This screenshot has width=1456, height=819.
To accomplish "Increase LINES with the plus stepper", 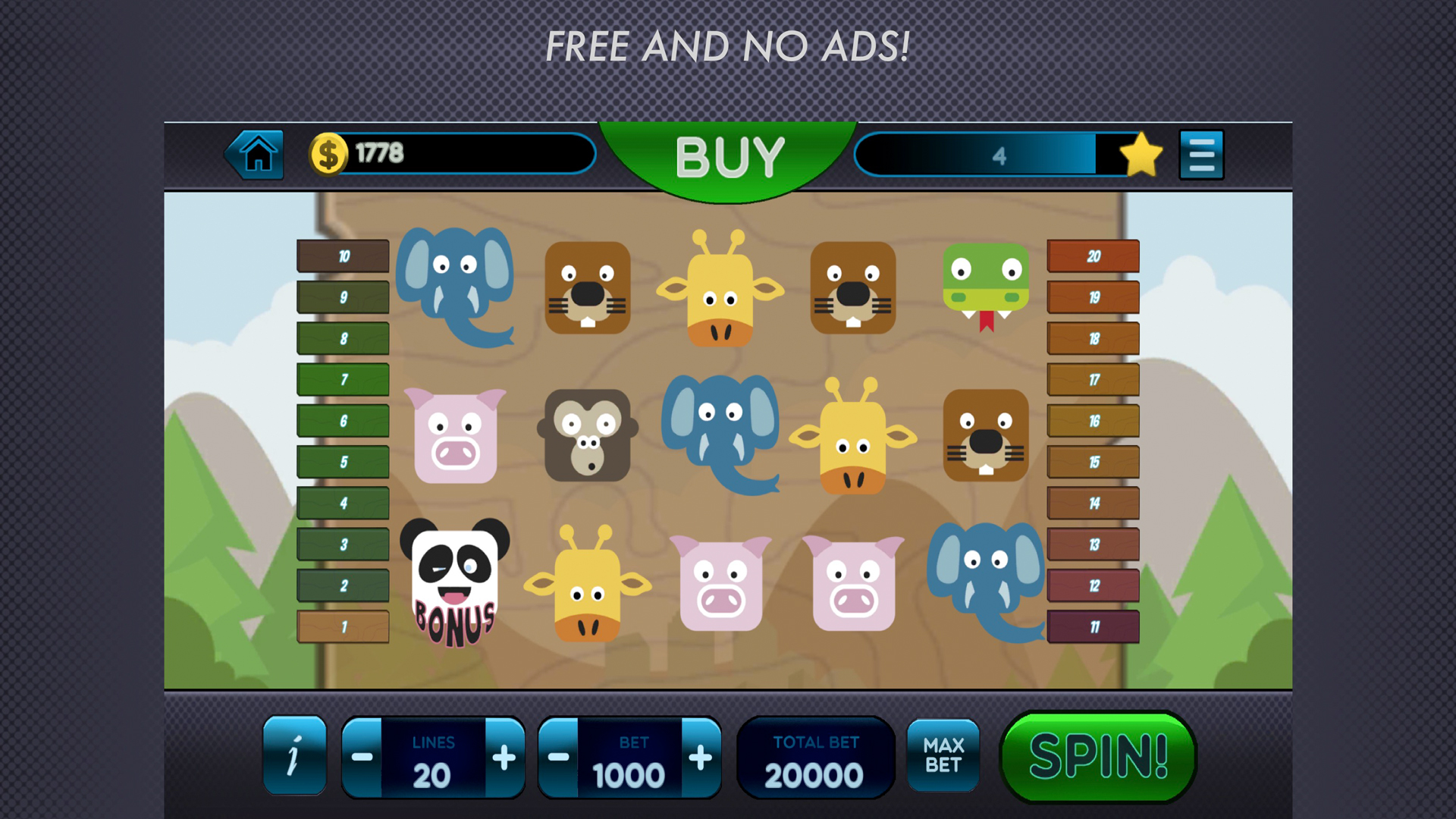I will click(503, 756).
